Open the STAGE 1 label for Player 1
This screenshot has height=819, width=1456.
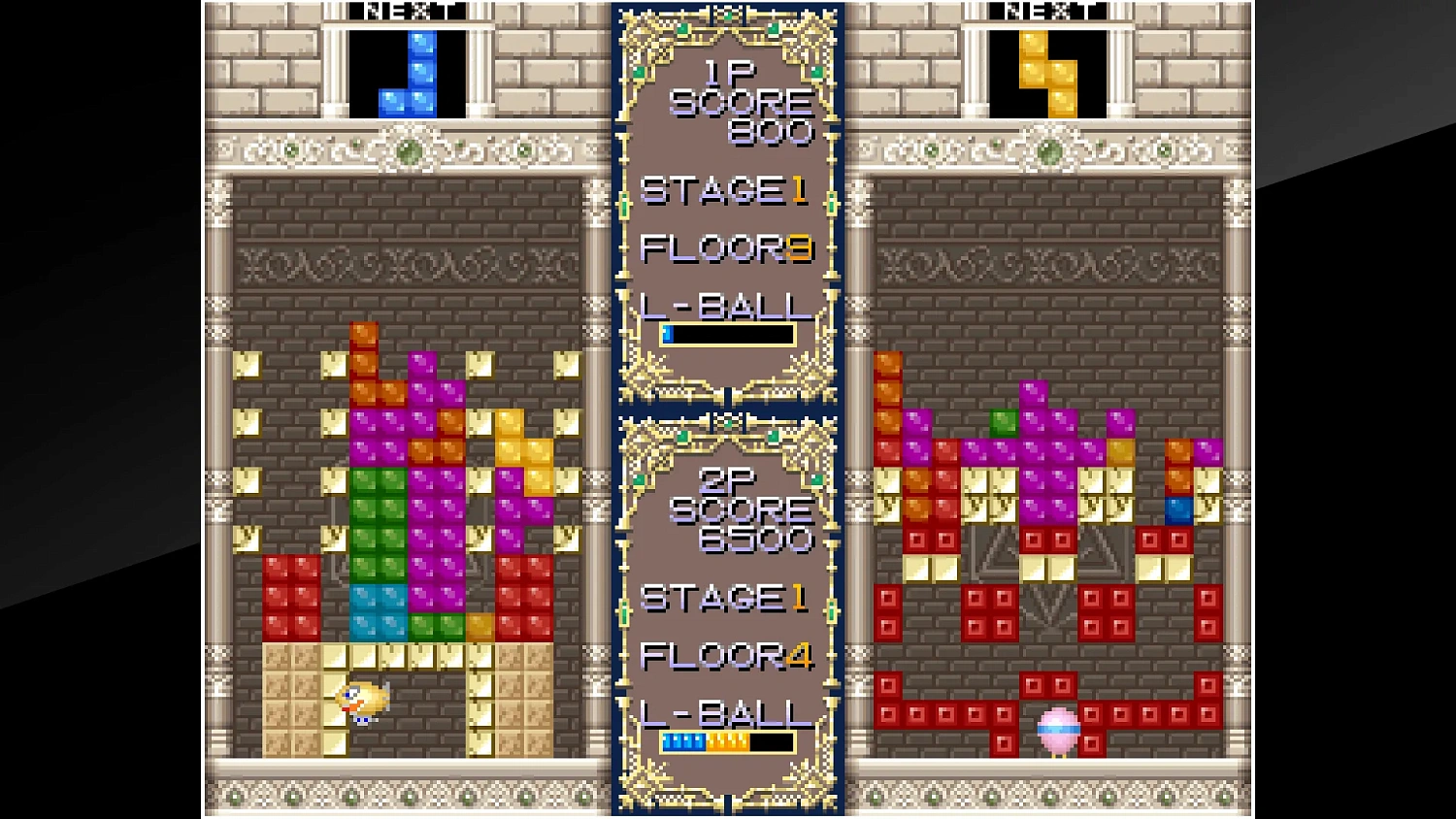coord(718,191)
